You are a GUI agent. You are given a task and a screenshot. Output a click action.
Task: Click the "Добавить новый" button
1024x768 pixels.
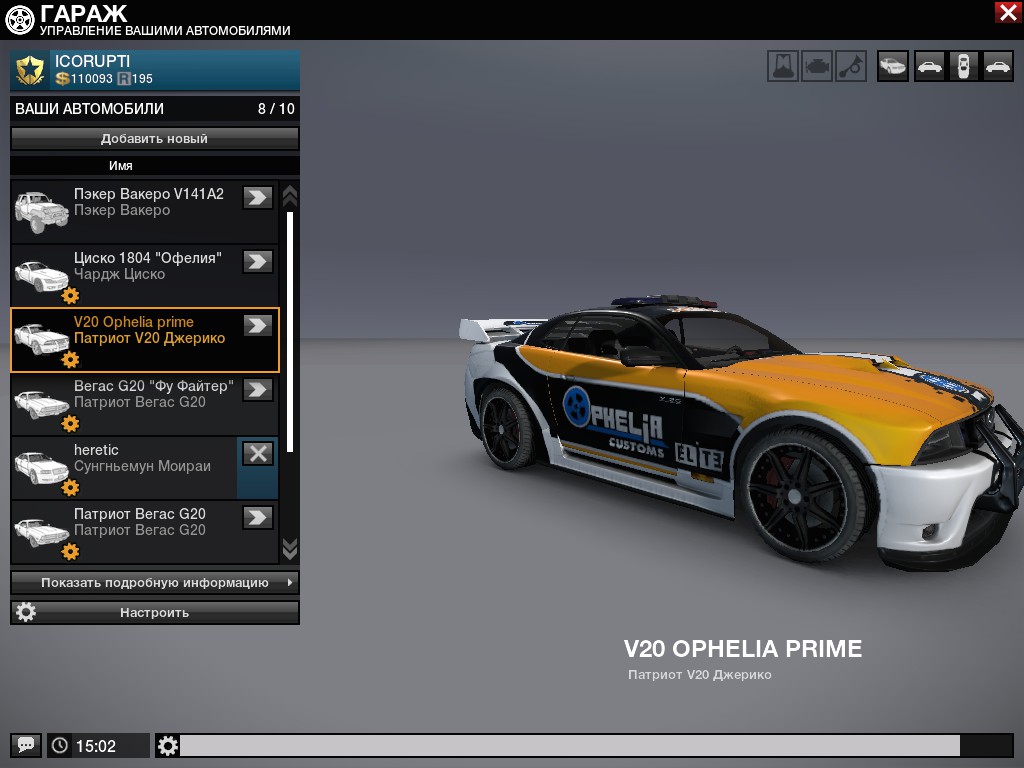pos(155,139)
